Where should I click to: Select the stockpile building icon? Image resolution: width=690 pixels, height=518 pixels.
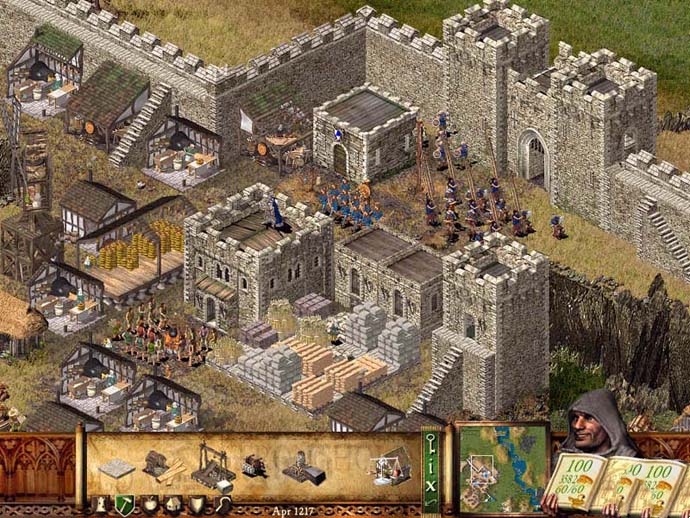[119, 467]
